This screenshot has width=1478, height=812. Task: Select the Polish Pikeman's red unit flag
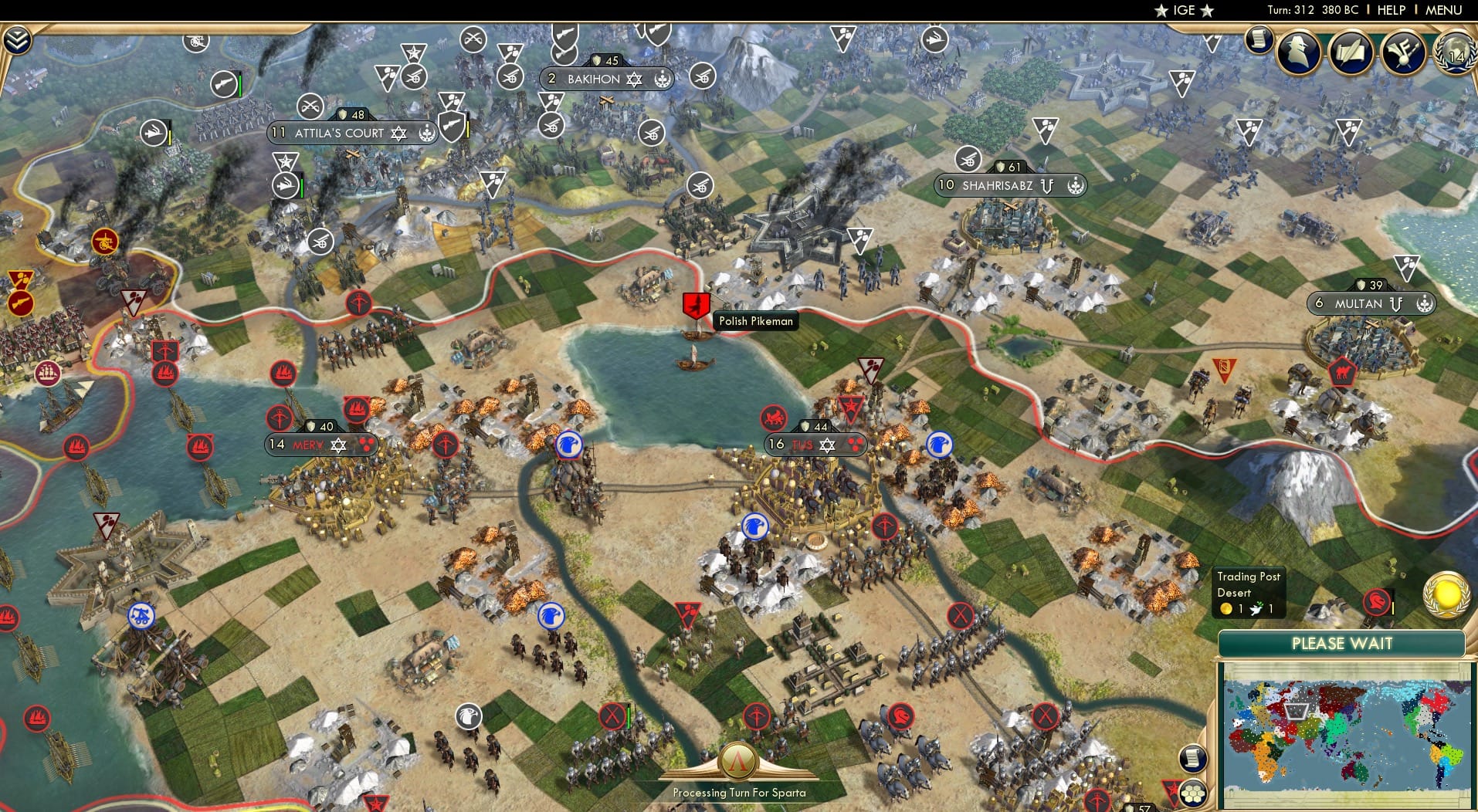697,303
